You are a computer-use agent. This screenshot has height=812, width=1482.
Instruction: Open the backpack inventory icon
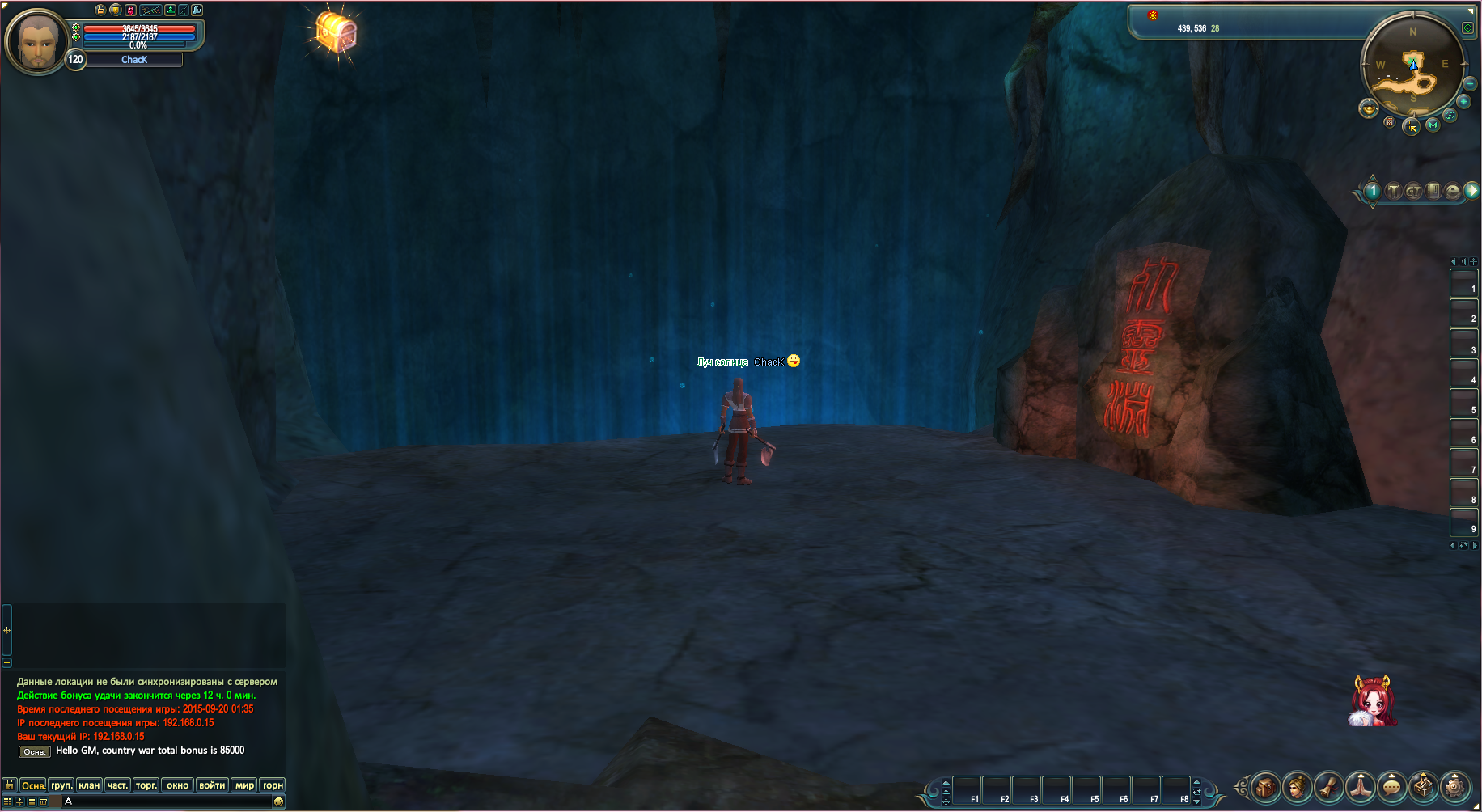click(1266, 786)
